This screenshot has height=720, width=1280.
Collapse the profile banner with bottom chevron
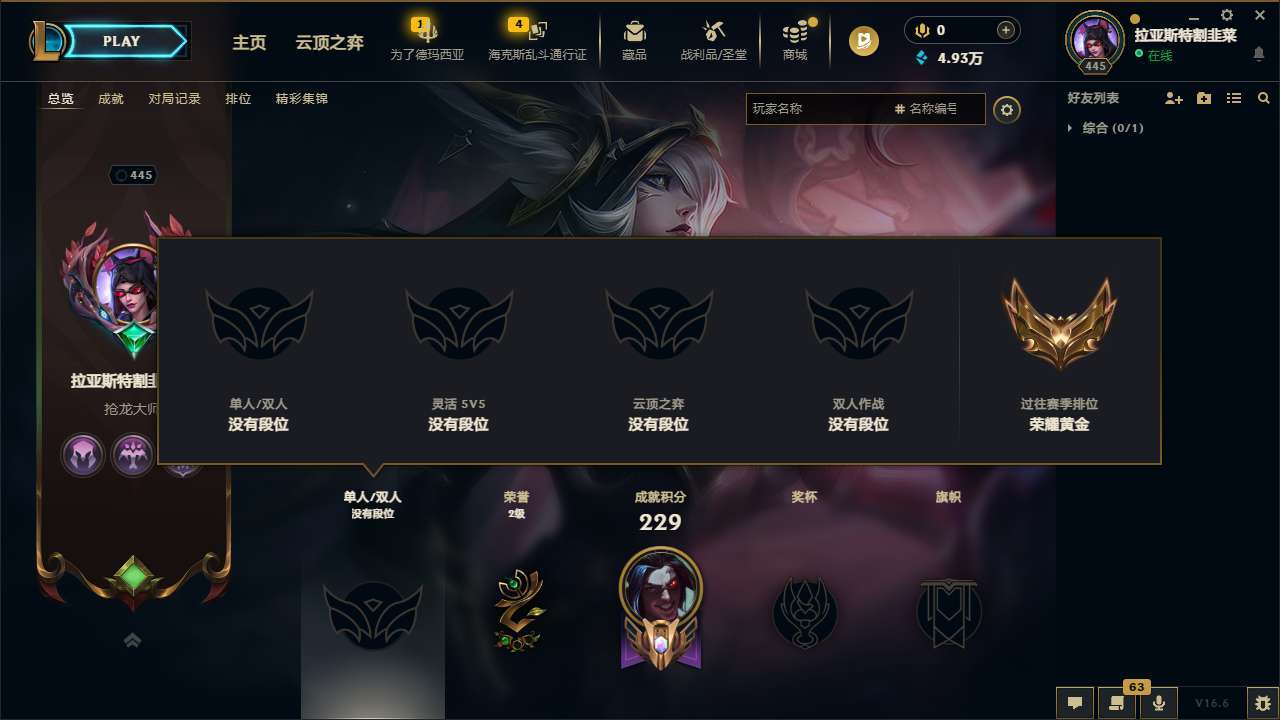click(x=132, y=640)
